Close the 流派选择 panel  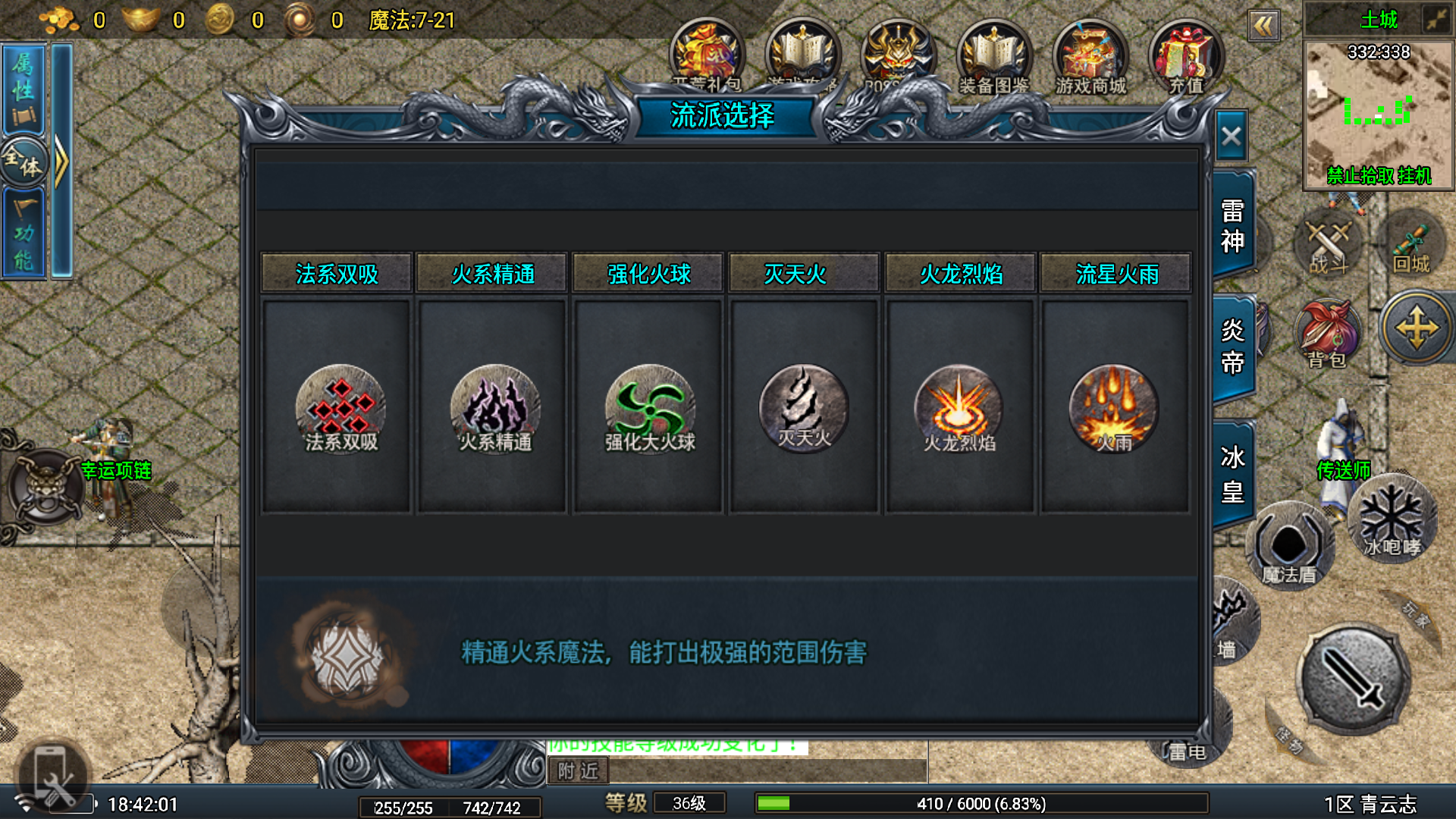click(x=1231, y=136)
